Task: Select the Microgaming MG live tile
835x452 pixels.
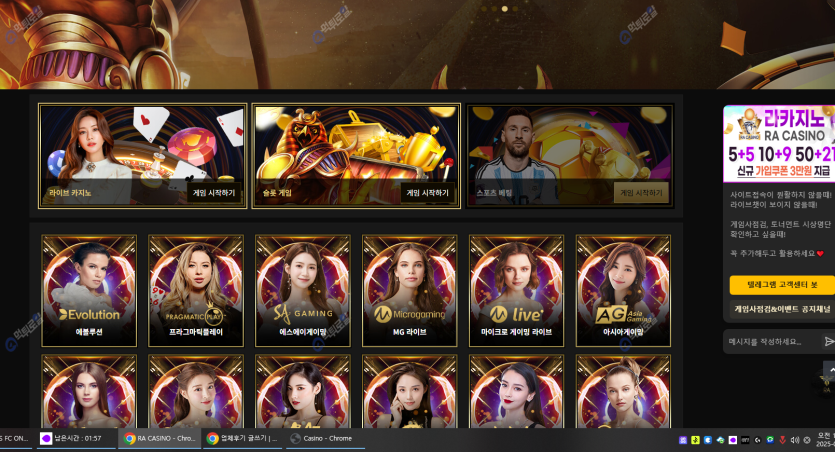Action: (x=410, y=291)
